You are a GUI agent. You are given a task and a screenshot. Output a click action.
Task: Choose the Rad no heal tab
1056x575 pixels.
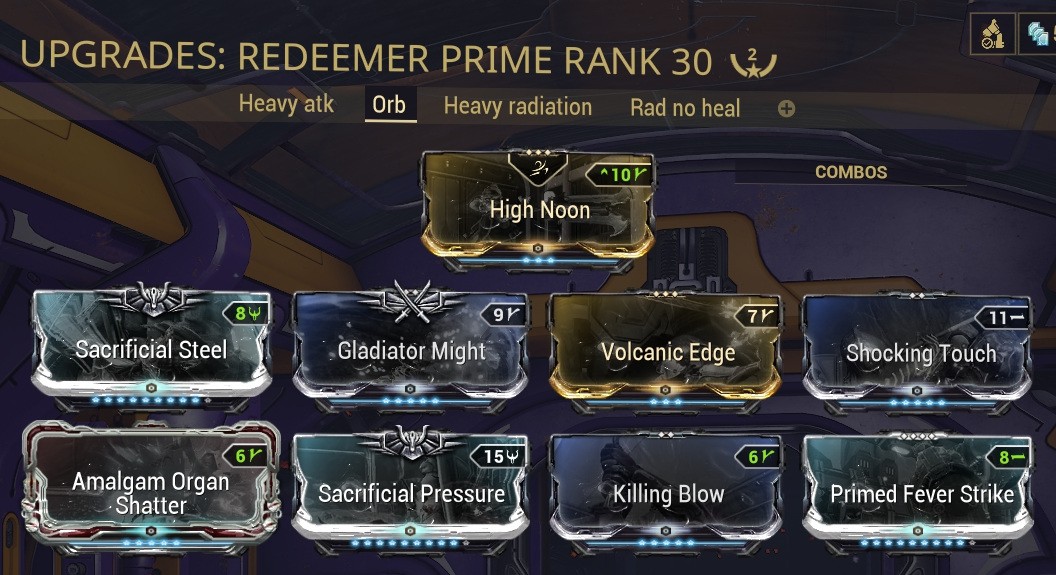pos(685,107)
